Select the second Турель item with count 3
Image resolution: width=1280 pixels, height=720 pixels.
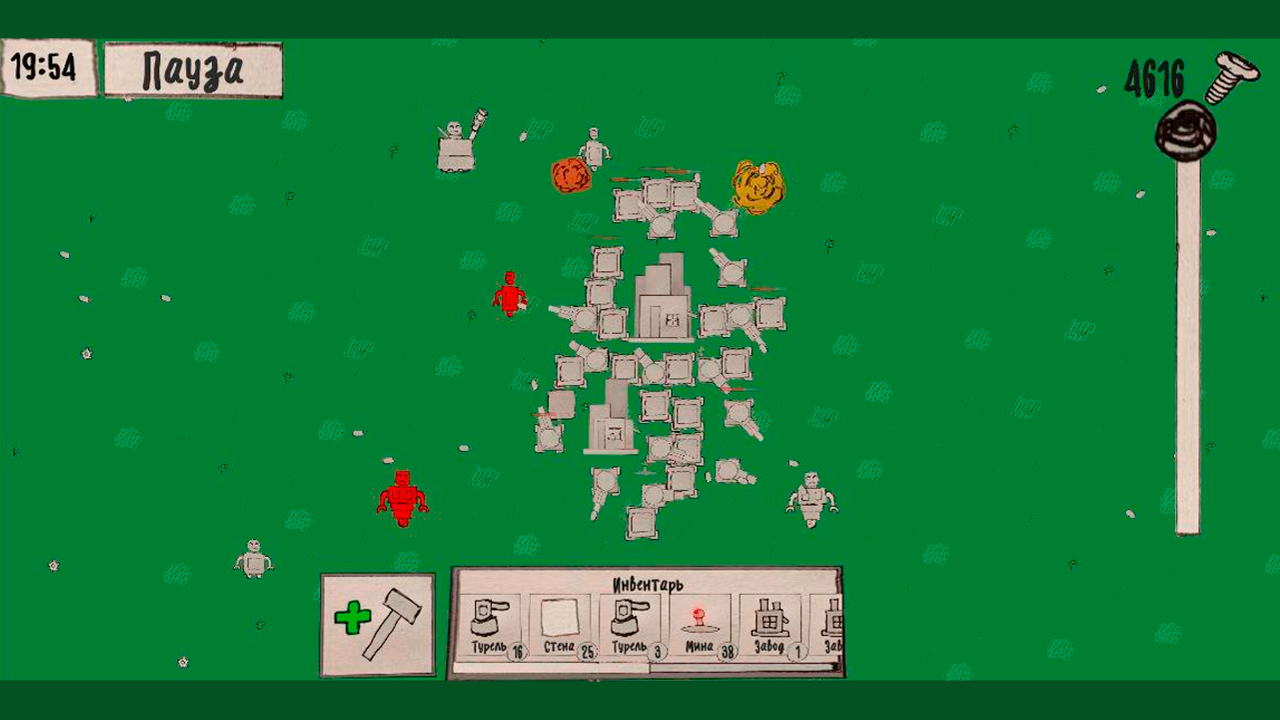(x=632, y=620)
